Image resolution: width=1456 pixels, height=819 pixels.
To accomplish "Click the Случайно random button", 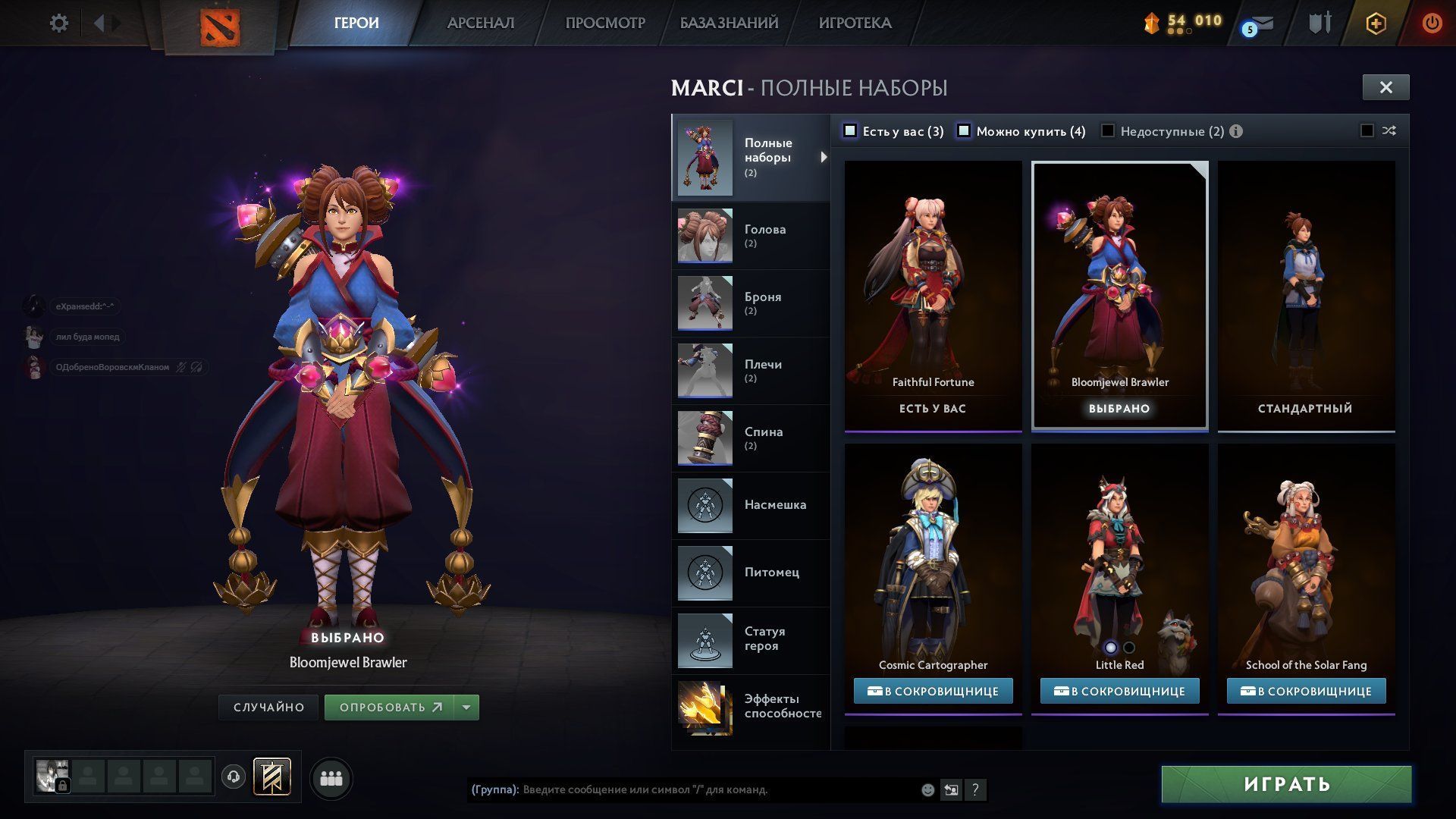I will point(268,708).
